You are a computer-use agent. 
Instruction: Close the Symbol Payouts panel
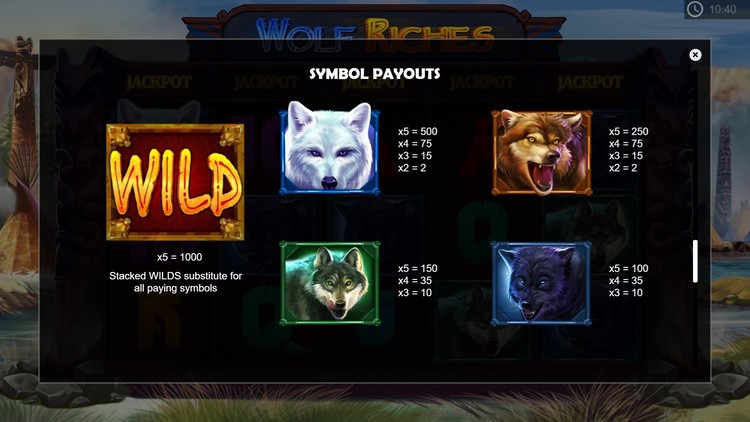pyautogui.click(x=695, y=55)
